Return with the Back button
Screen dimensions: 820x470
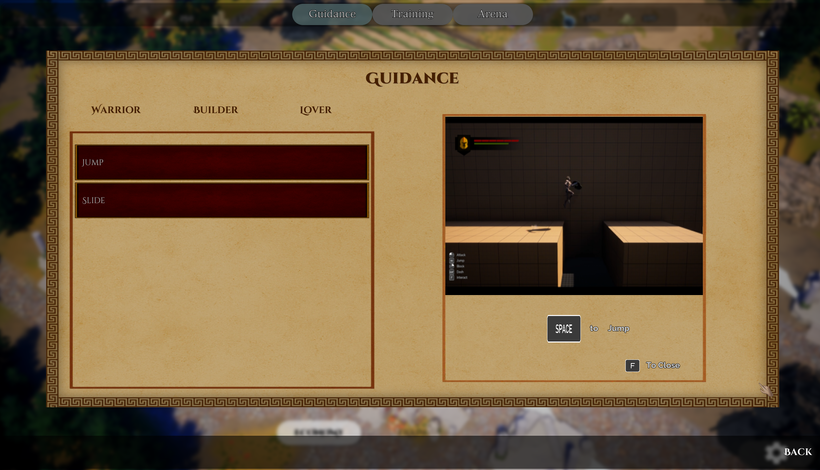tap(788, 452)
